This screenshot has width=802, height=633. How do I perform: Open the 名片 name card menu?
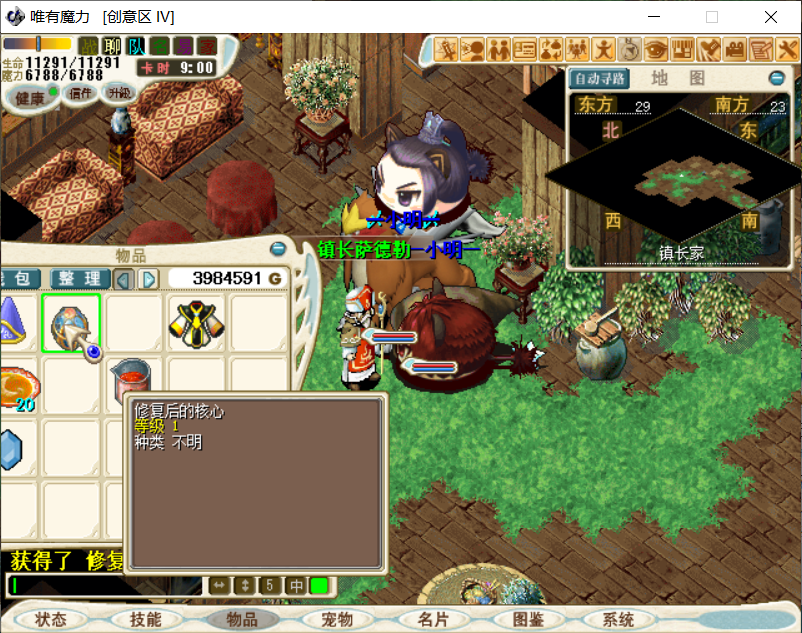coord(432,620)
